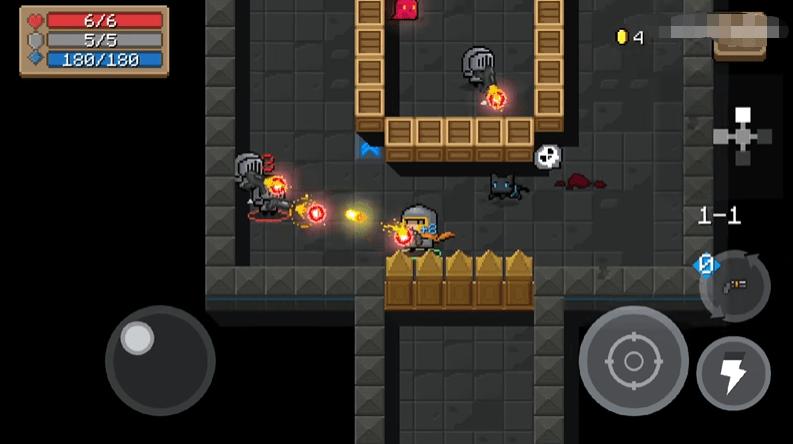Touch the virtual movement joystick
Viewport: 793px width, 444px height.
tap(159, 360)
